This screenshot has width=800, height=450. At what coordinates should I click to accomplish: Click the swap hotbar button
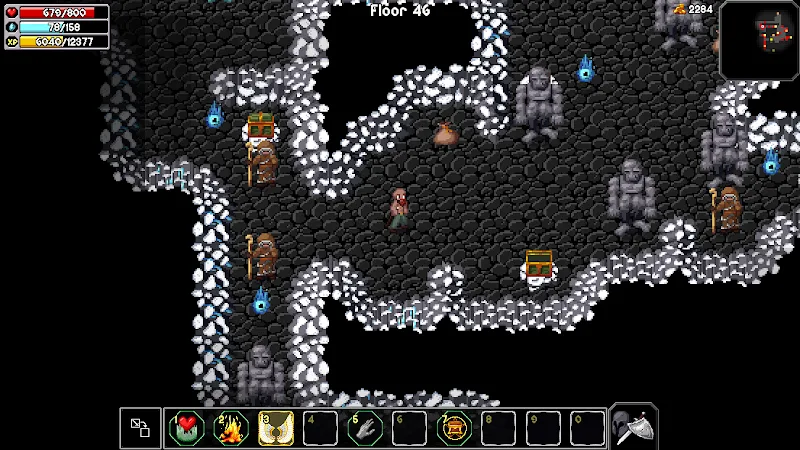coord(140,428)
